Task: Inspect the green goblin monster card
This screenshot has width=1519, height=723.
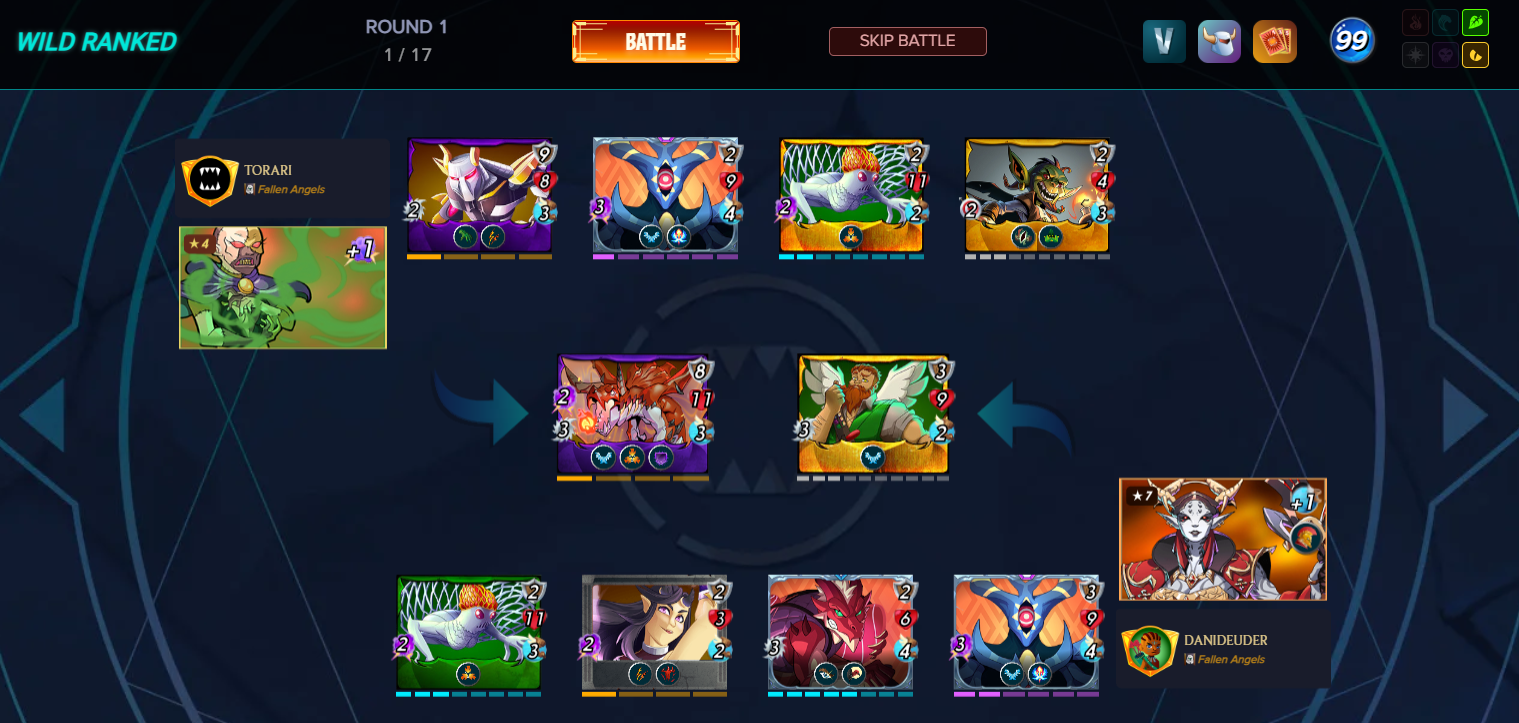Action: 1037,195
